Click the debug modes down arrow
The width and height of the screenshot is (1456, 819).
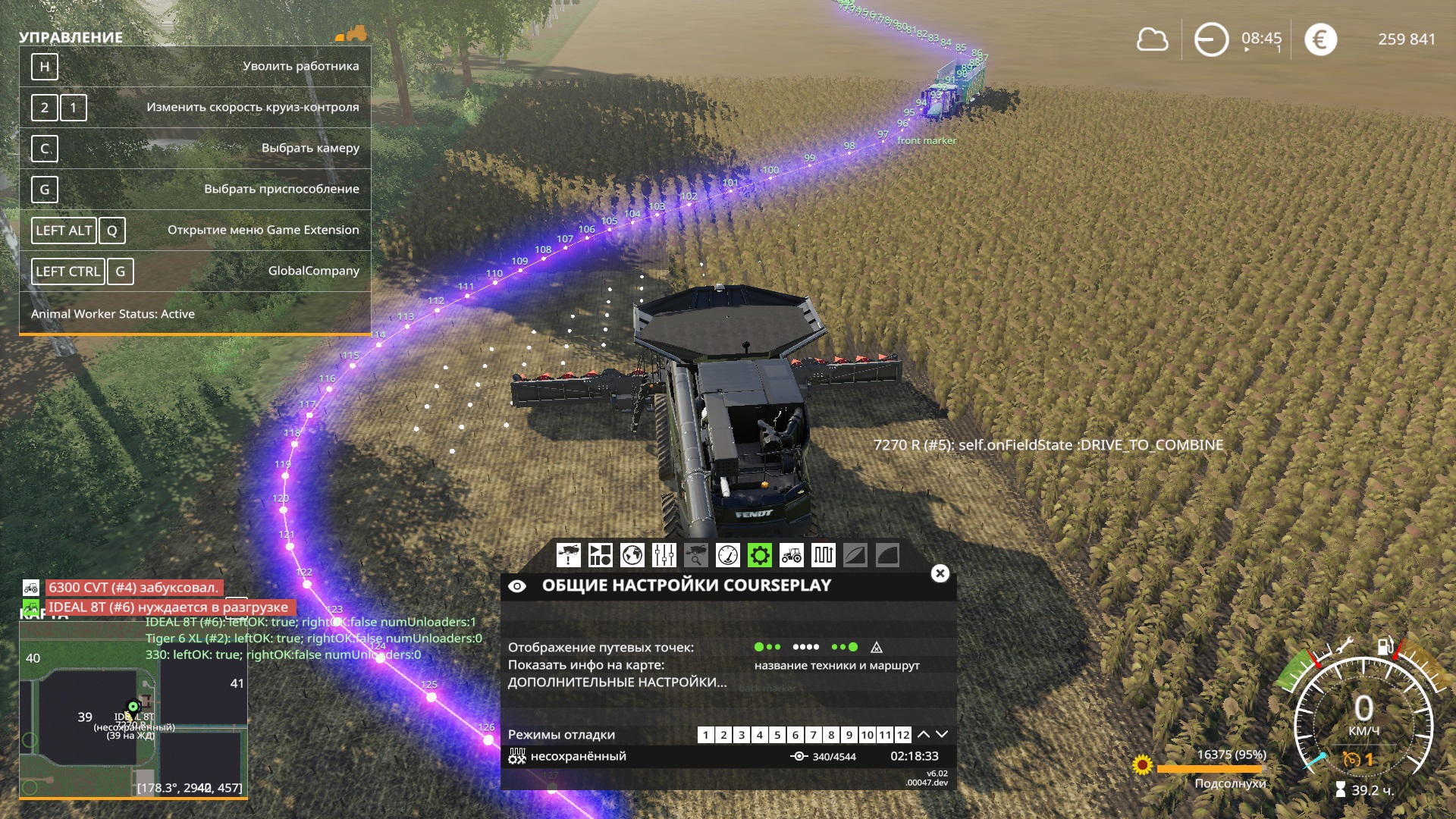coord(942,734)
